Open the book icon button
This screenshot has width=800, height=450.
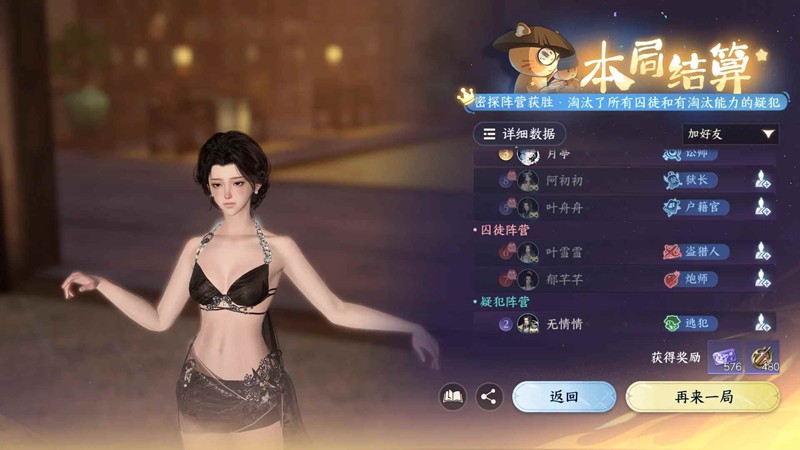[453, 396]
